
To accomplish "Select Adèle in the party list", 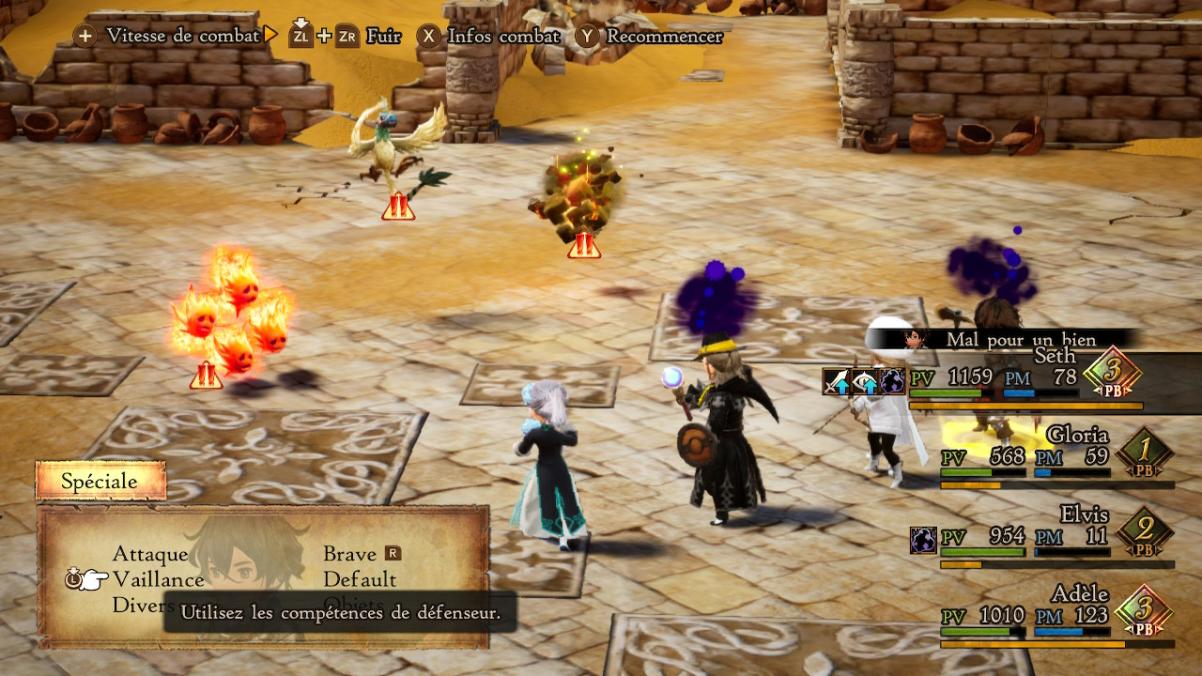I will [1079, 593].
